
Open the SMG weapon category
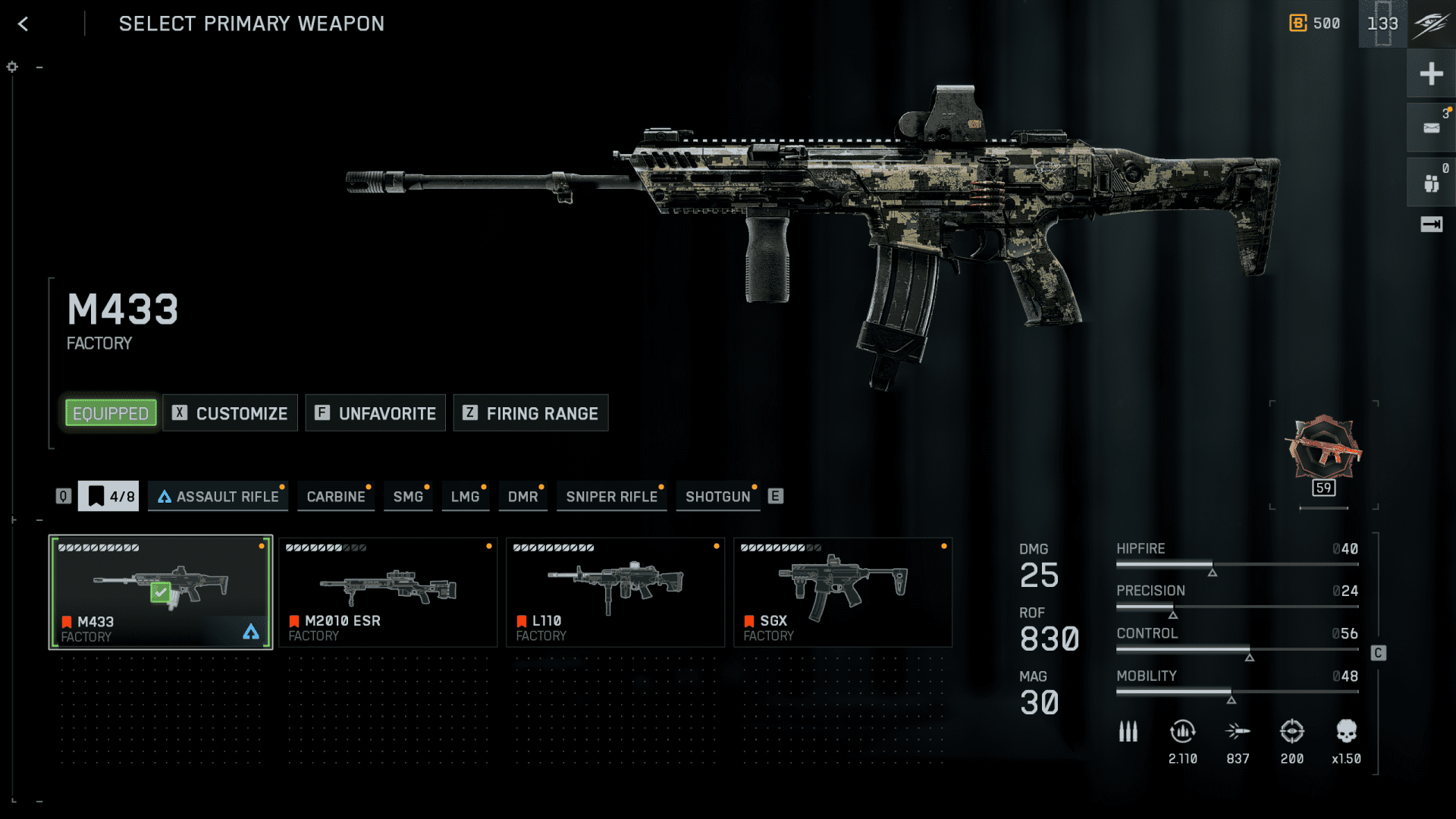tap(408, 497)
